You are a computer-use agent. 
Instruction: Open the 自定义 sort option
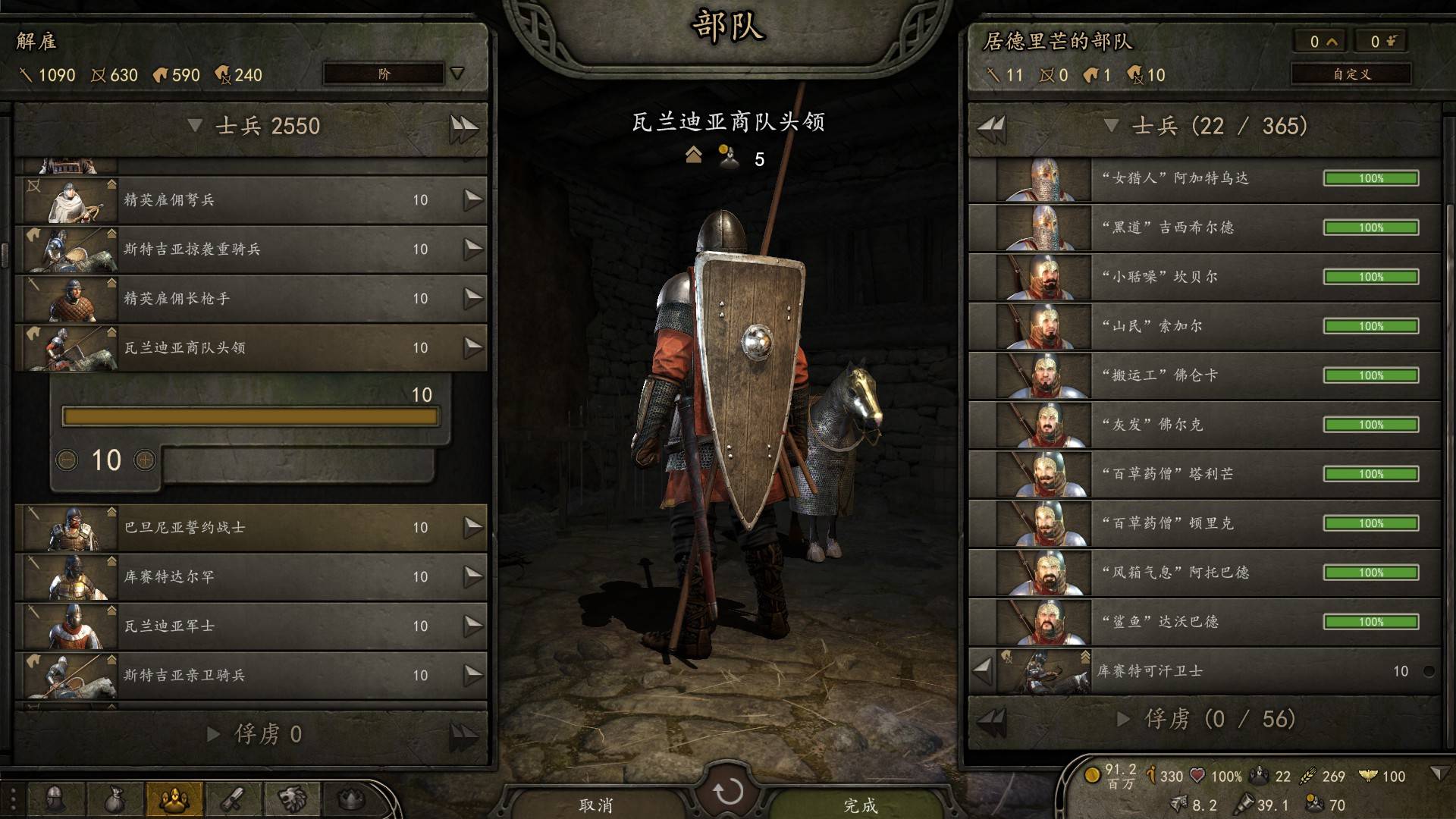click(x=1351, y=74)
